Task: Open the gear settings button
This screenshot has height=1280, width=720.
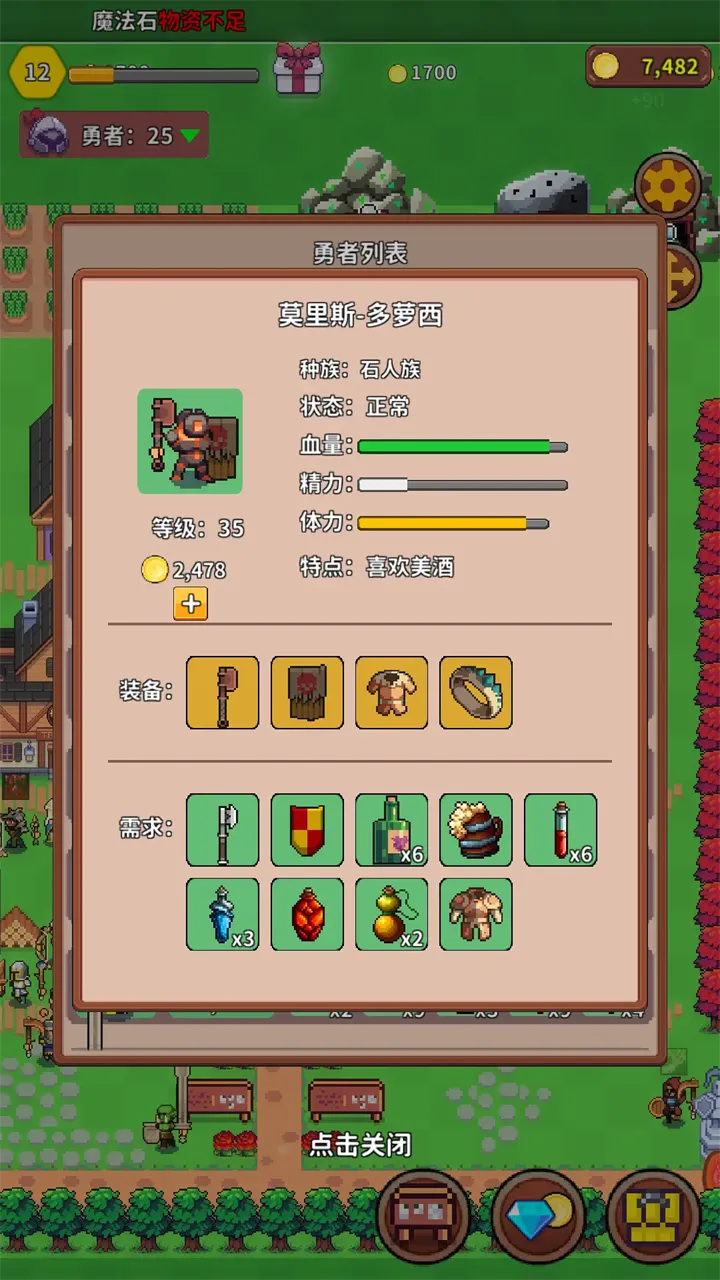Action: 669,186
